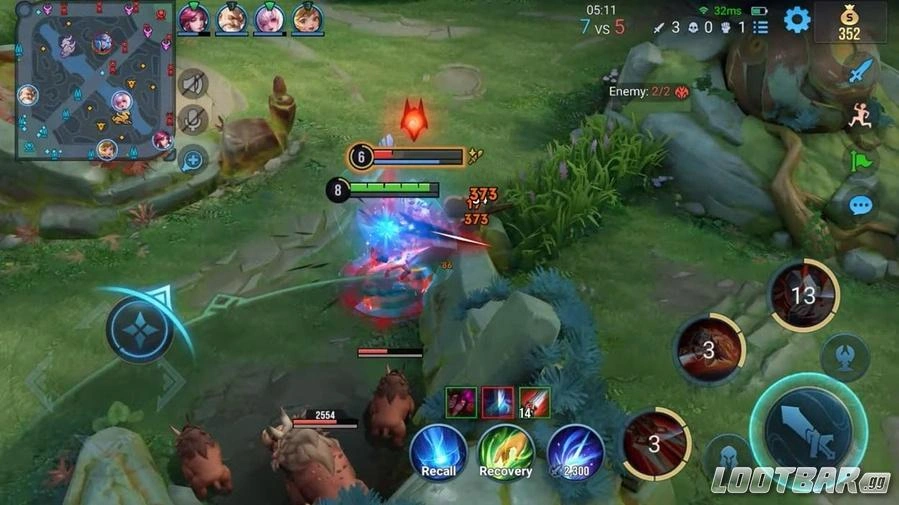This screenshot has height=505, width=899.
Task: Select the red-haired teammate portrait
Action: 193,18
